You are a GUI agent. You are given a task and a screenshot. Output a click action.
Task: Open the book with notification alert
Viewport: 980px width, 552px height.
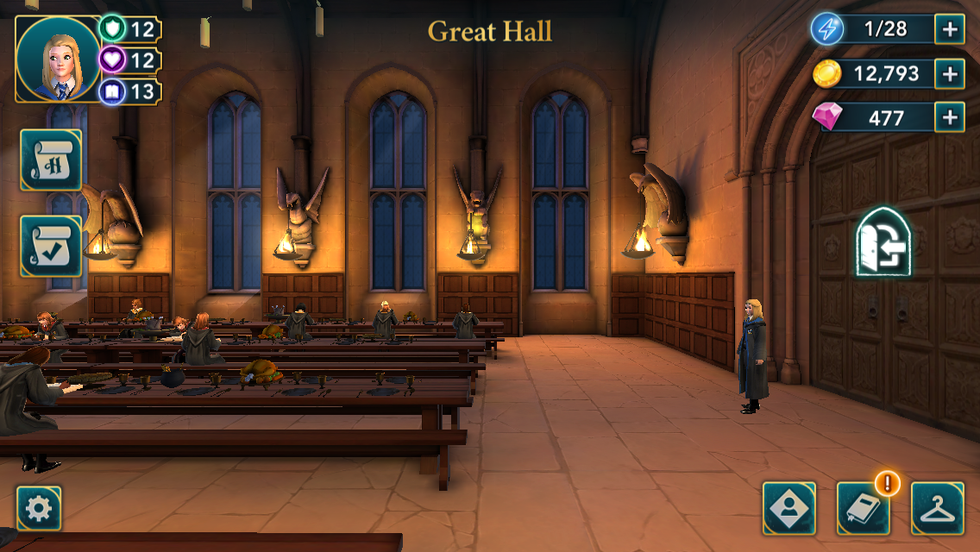pos(863,508)
